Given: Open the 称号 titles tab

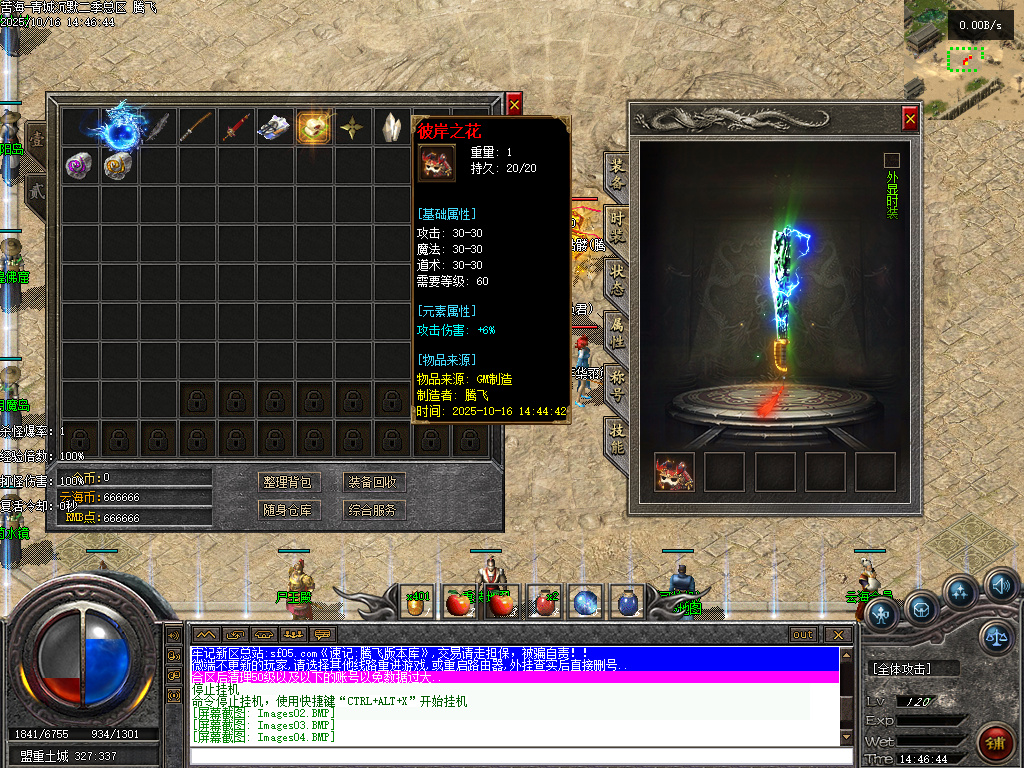Looking at the screenshot, I should coord(617,383).
